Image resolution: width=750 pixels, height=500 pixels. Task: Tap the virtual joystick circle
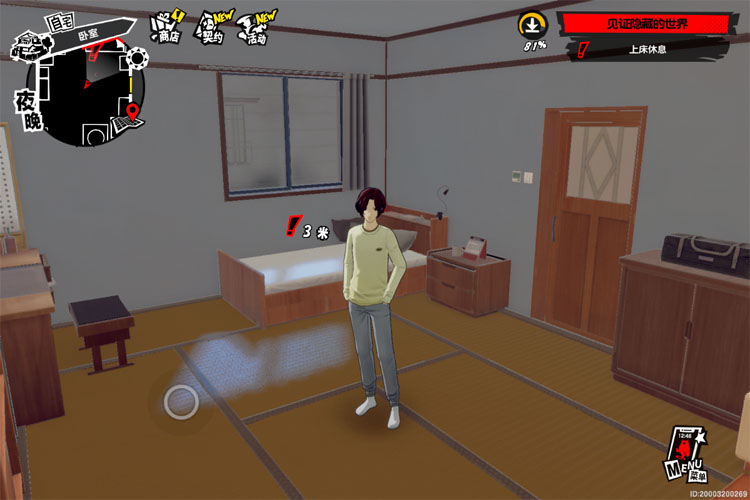point(181,402)
